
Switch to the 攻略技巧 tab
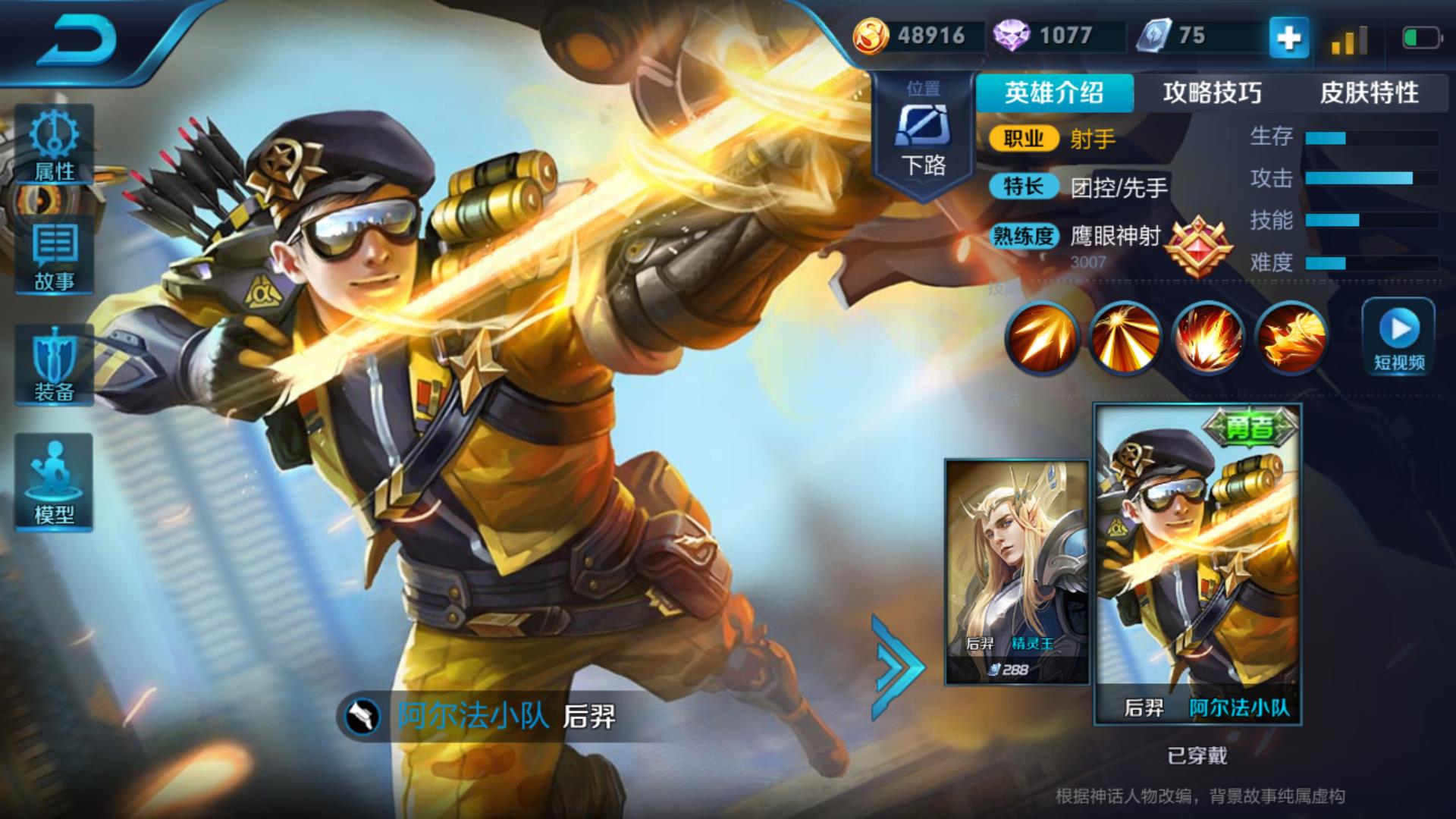coord(1212,93)
